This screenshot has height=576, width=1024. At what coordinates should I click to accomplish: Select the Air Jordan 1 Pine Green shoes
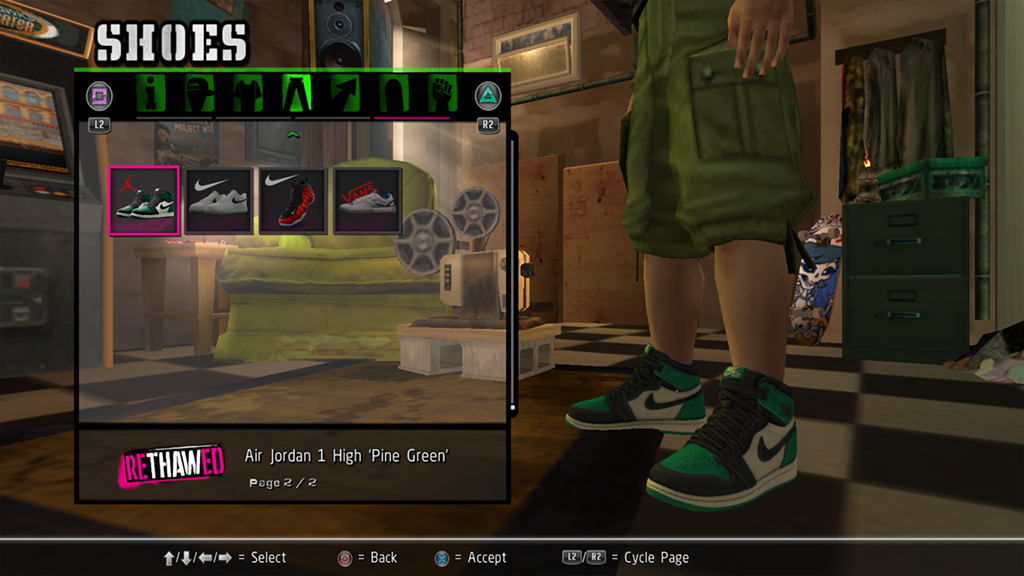pyautogui.click(x=144, y=200)
